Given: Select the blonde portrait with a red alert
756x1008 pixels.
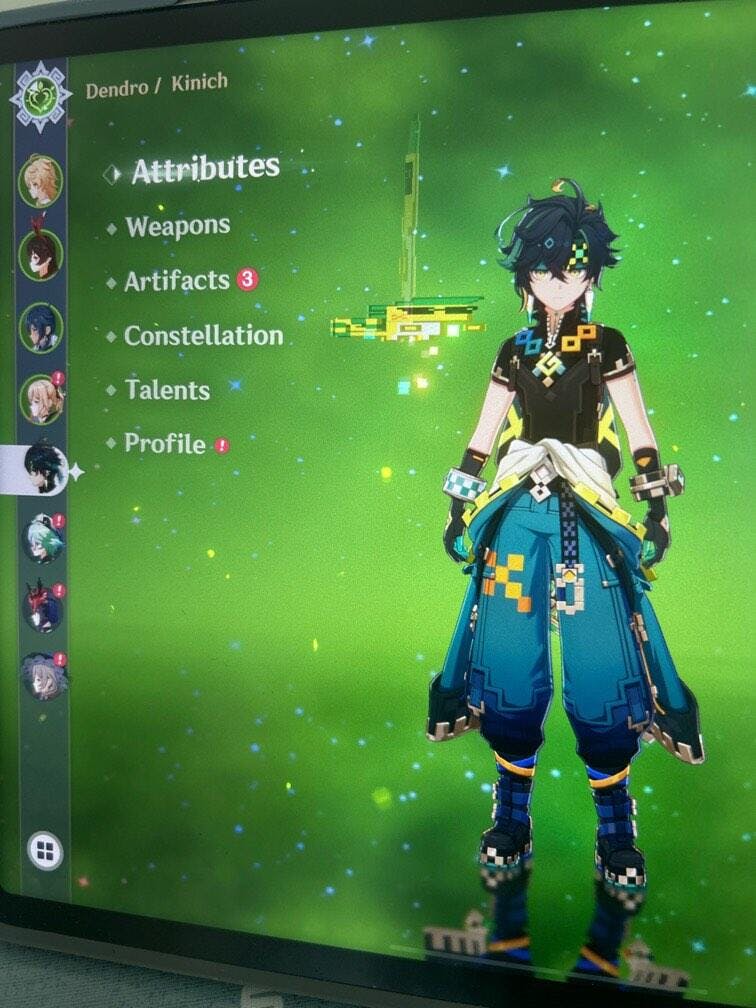Looking at the screenshot, I should click(42, 398).
